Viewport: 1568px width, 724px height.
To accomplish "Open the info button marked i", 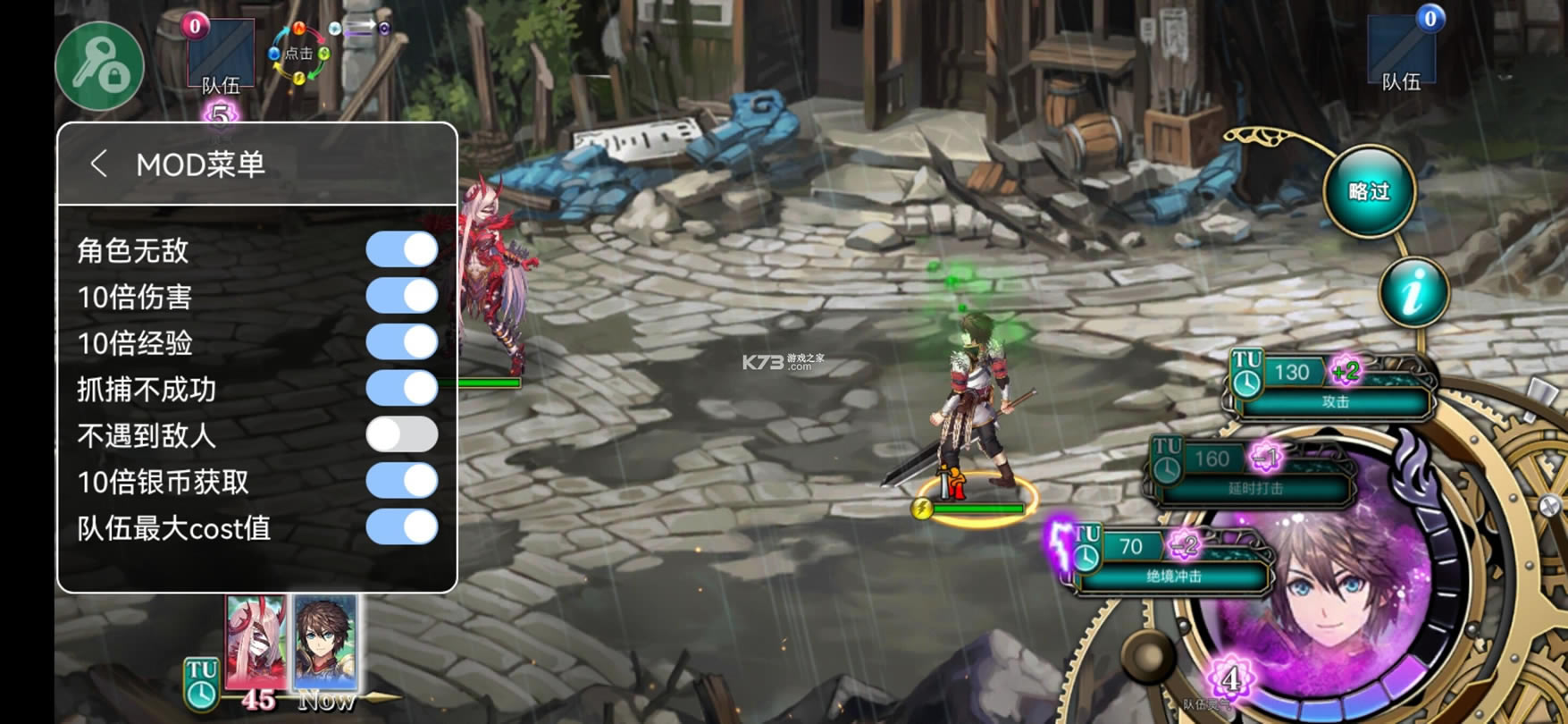I will pyautogui.click(x=1413, y=292).
